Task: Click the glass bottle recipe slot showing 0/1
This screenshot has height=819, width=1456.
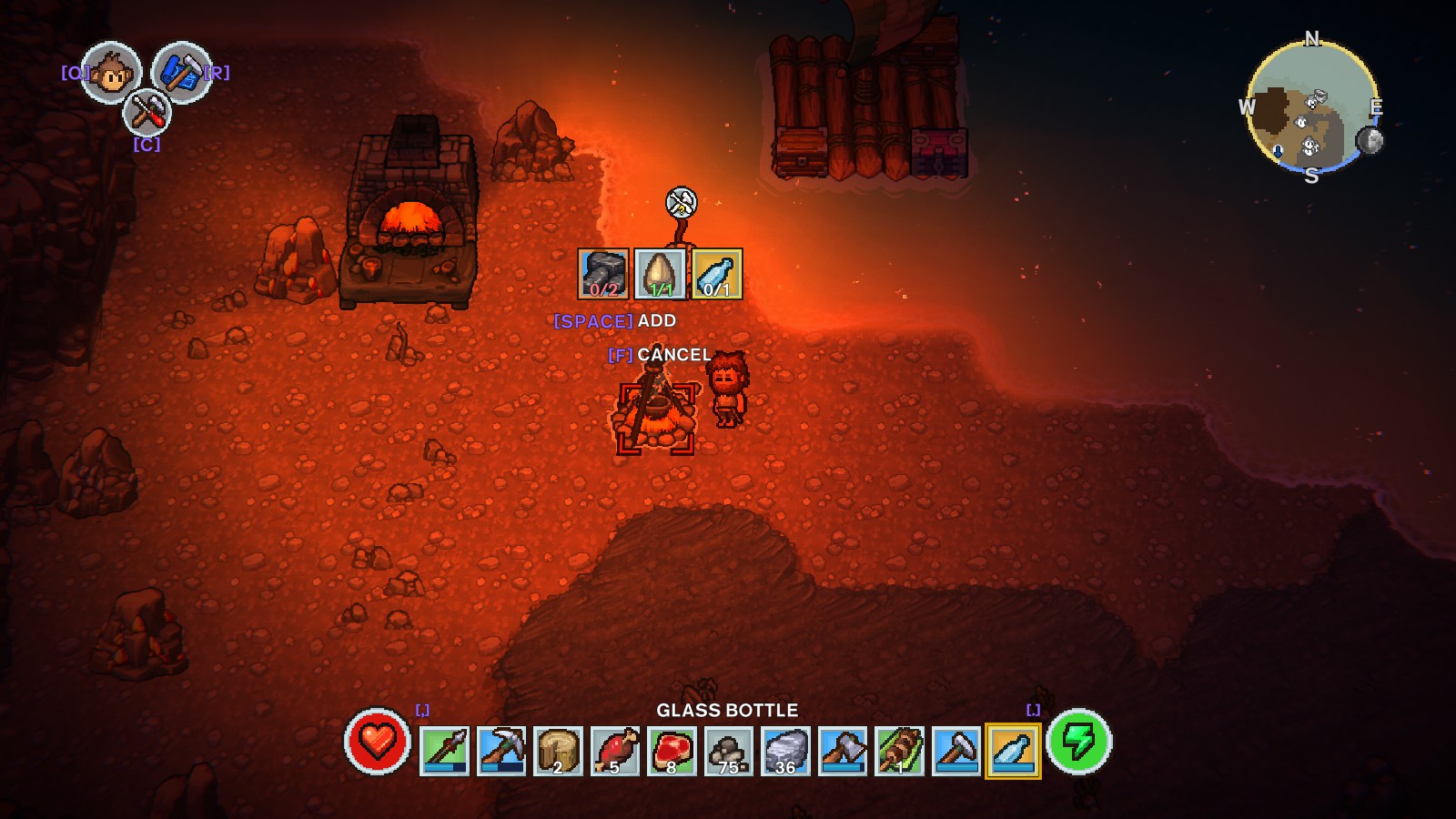Action: click(x=717, y=272)
